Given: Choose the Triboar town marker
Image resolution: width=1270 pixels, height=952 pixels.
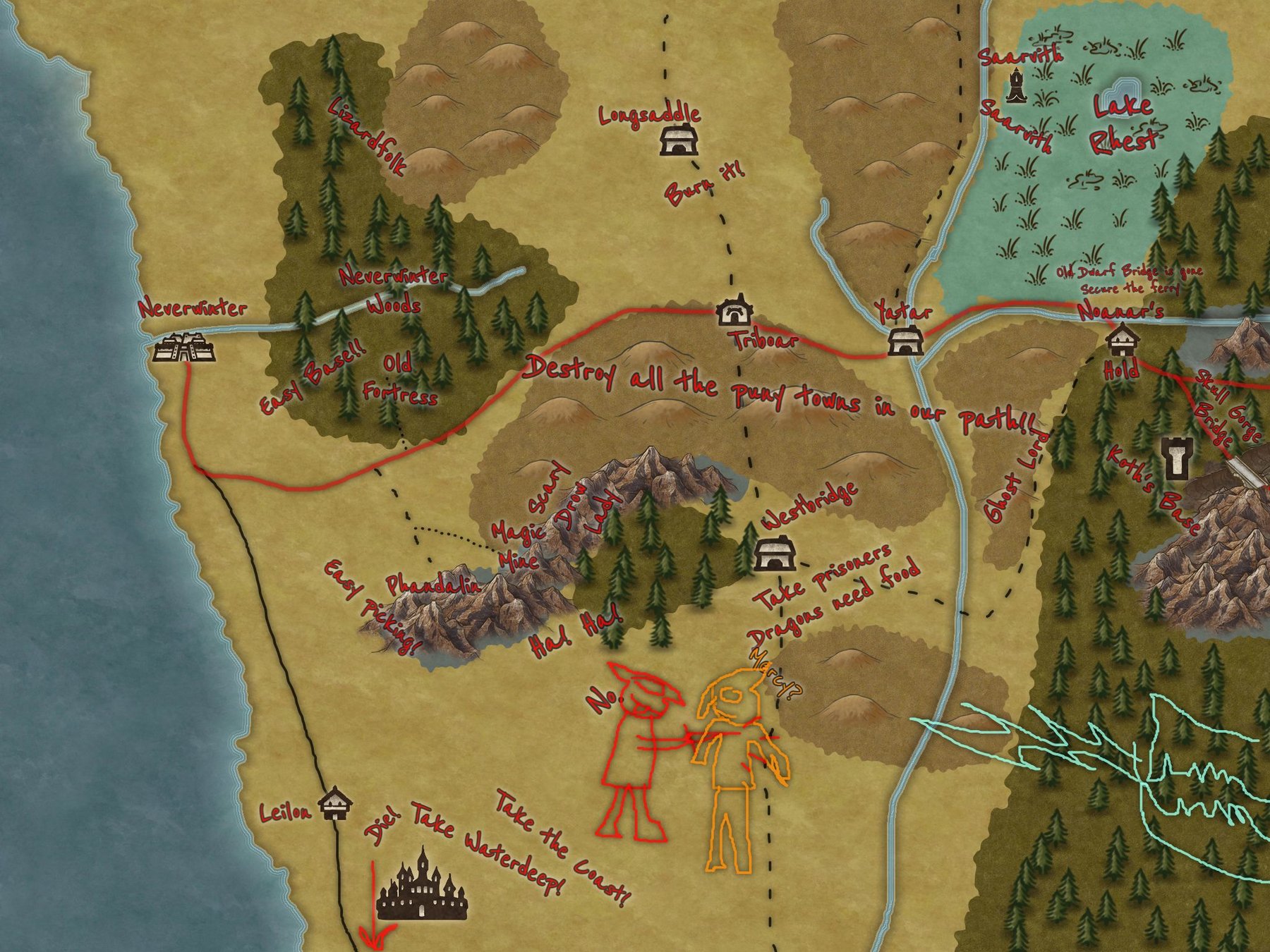Looking at the screenshot, I should click(734, 311).
